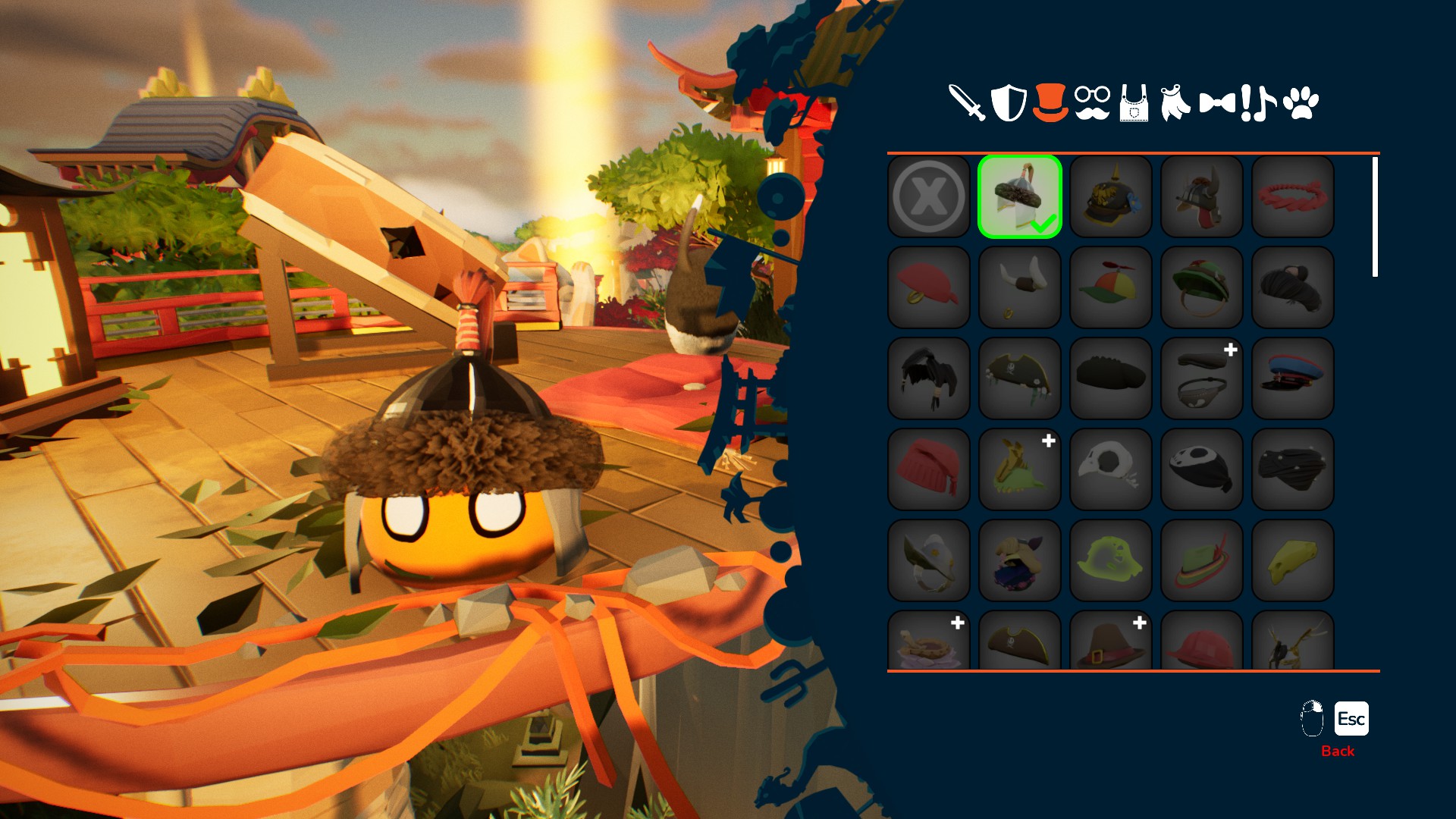This screenshot has width=1456, height=819.
Task: Click the hat list scrollbar
Action: pos(1375,217)
